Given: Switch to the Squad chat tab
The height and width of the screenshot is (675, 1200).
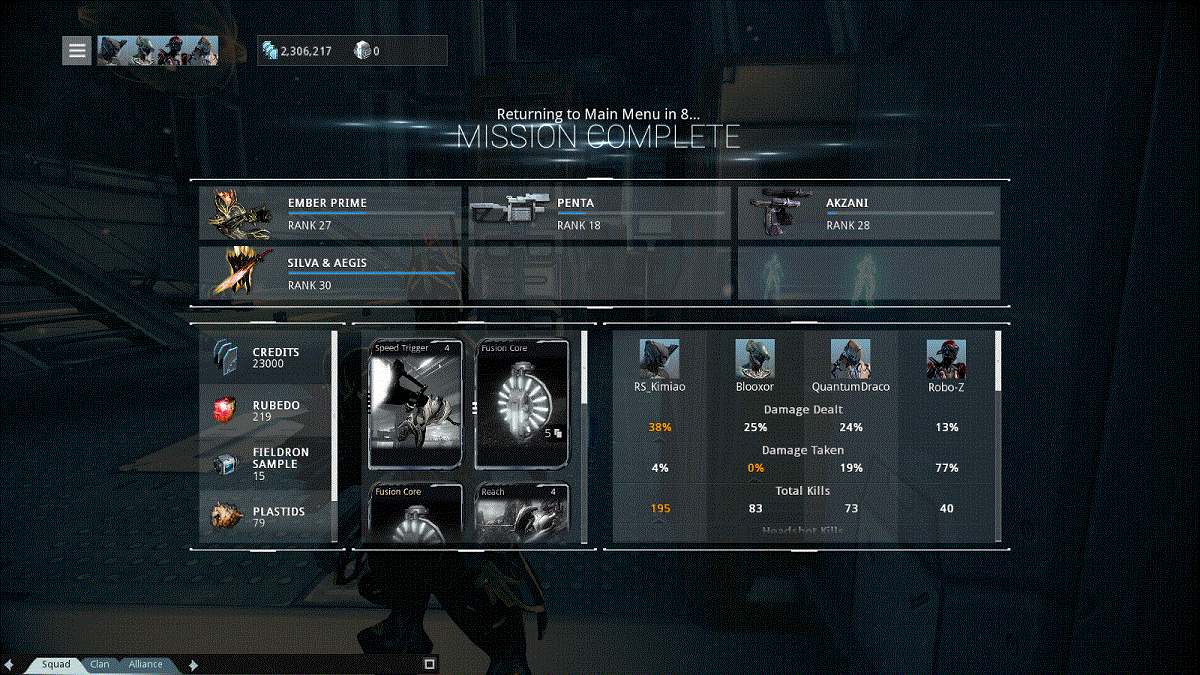Looking at the screenshot, I should (56, 664).
